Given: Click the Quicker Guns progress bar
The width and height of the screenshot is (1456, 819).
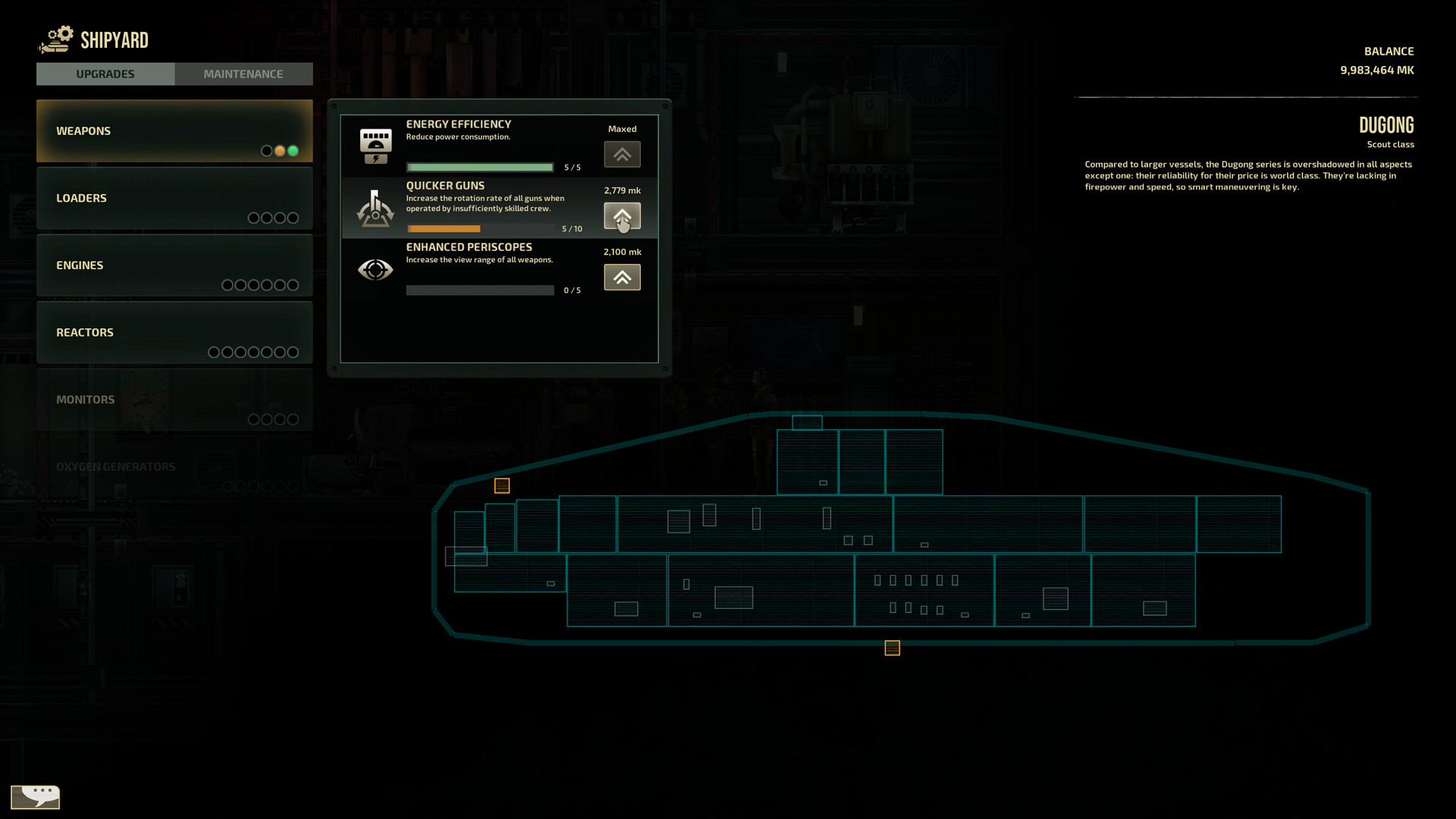Looking at the screenshot, I should click(x=479, y=228).
